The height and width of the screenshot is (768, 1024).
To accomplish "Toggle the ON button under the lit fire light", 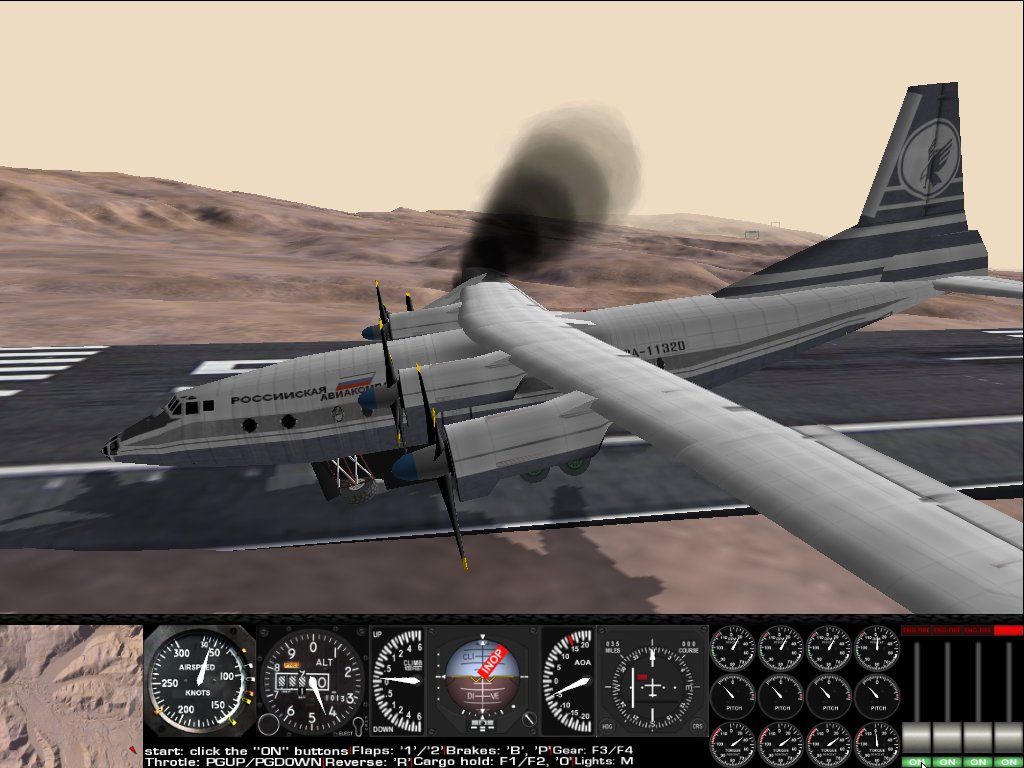I will point(1008,762).
